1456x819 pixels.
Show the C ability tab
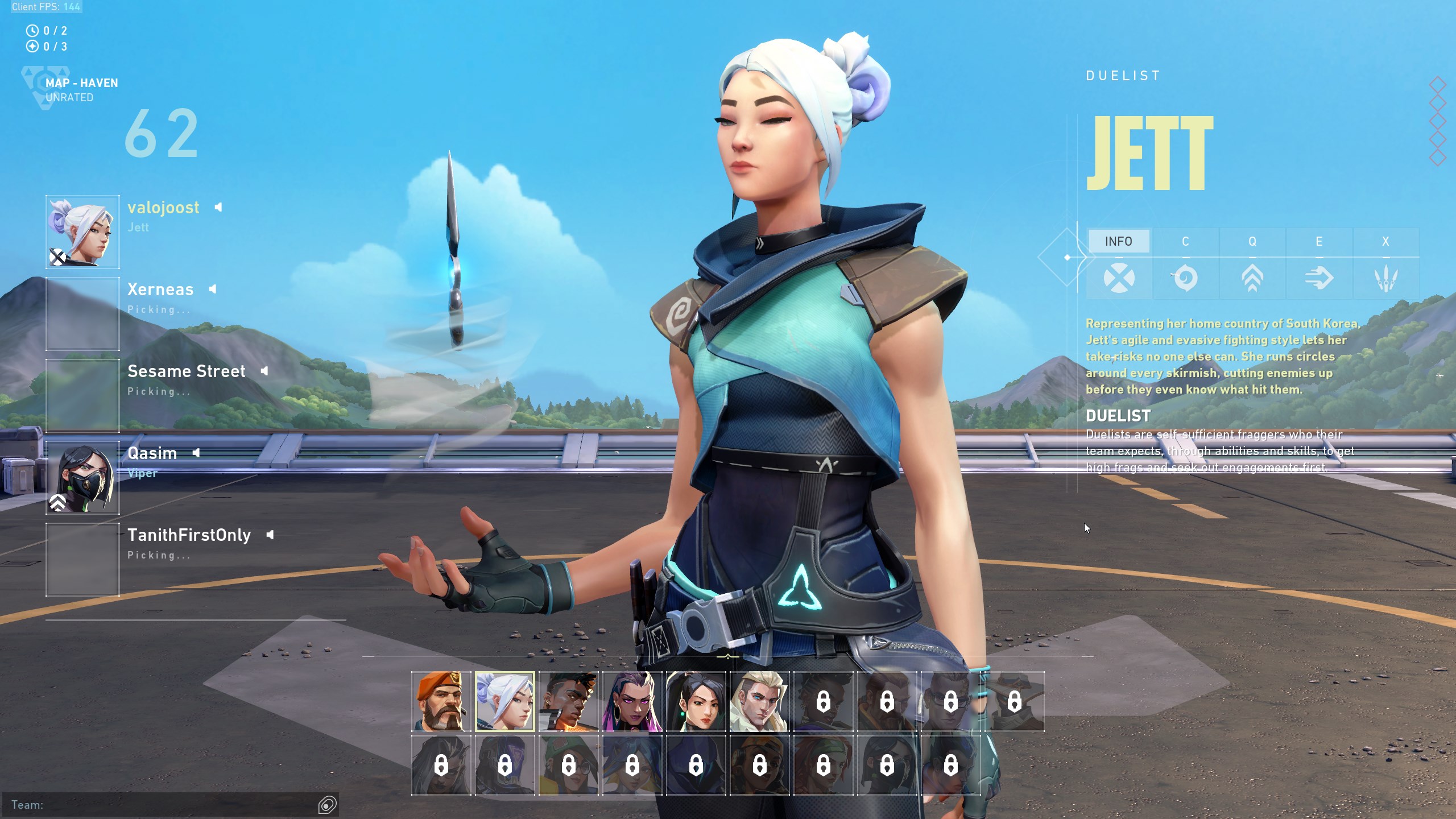tap(1185, 242)
